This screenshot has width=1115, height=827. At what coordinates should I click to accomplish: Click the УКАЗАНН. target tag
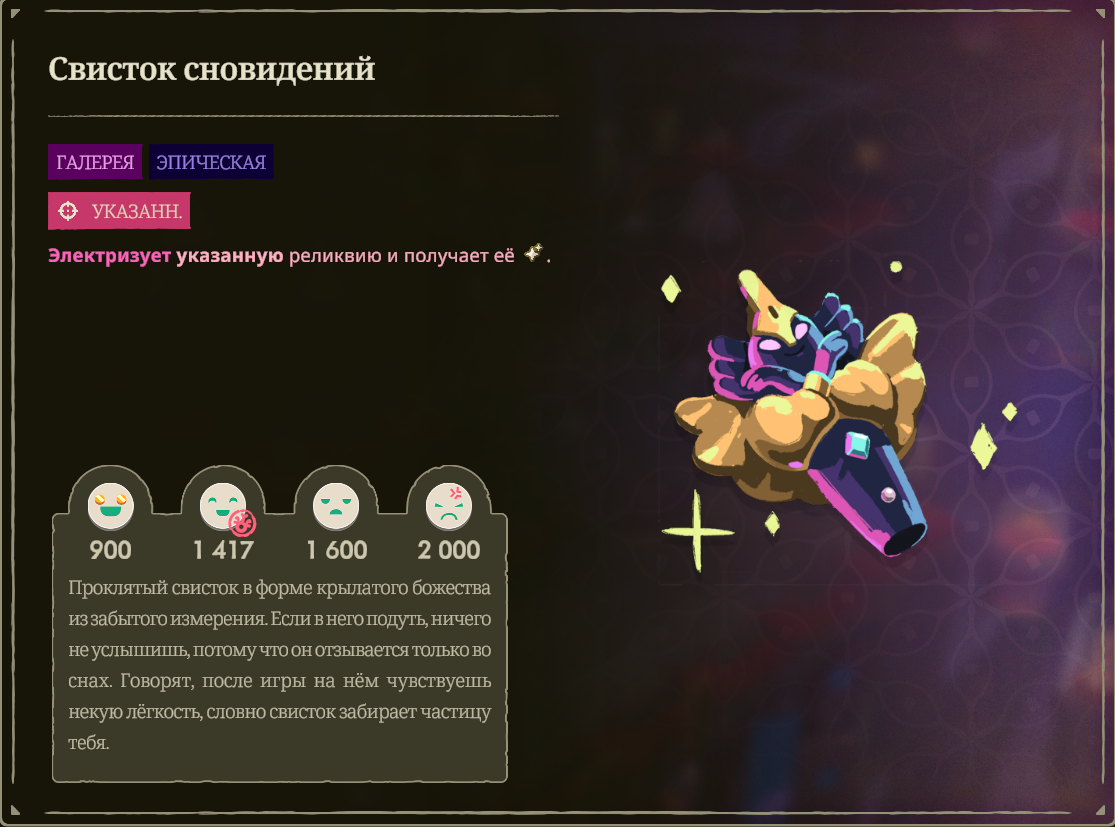coord(119,211)
